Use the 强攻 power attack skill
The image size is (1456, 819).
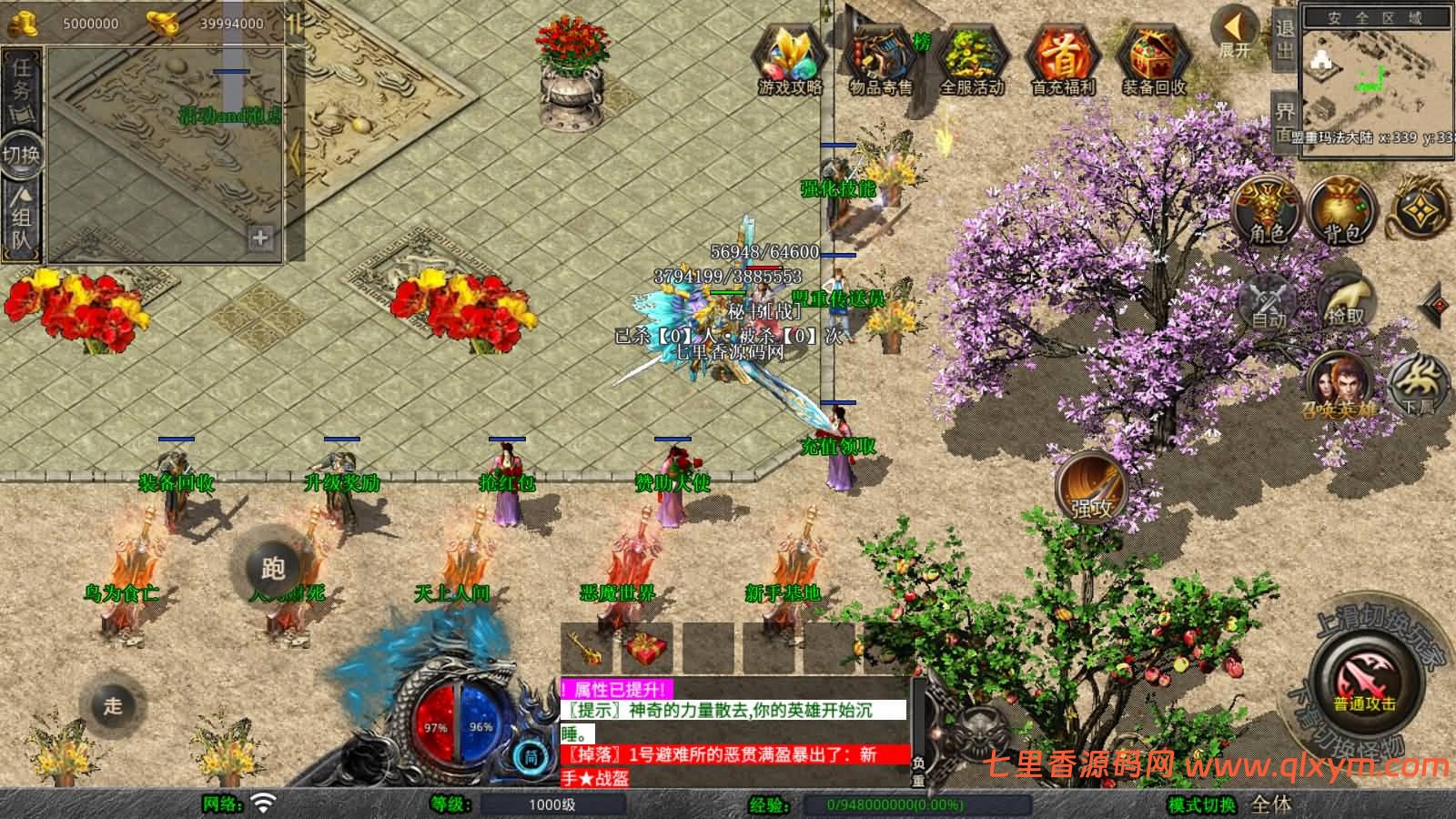pos(1090,487)
